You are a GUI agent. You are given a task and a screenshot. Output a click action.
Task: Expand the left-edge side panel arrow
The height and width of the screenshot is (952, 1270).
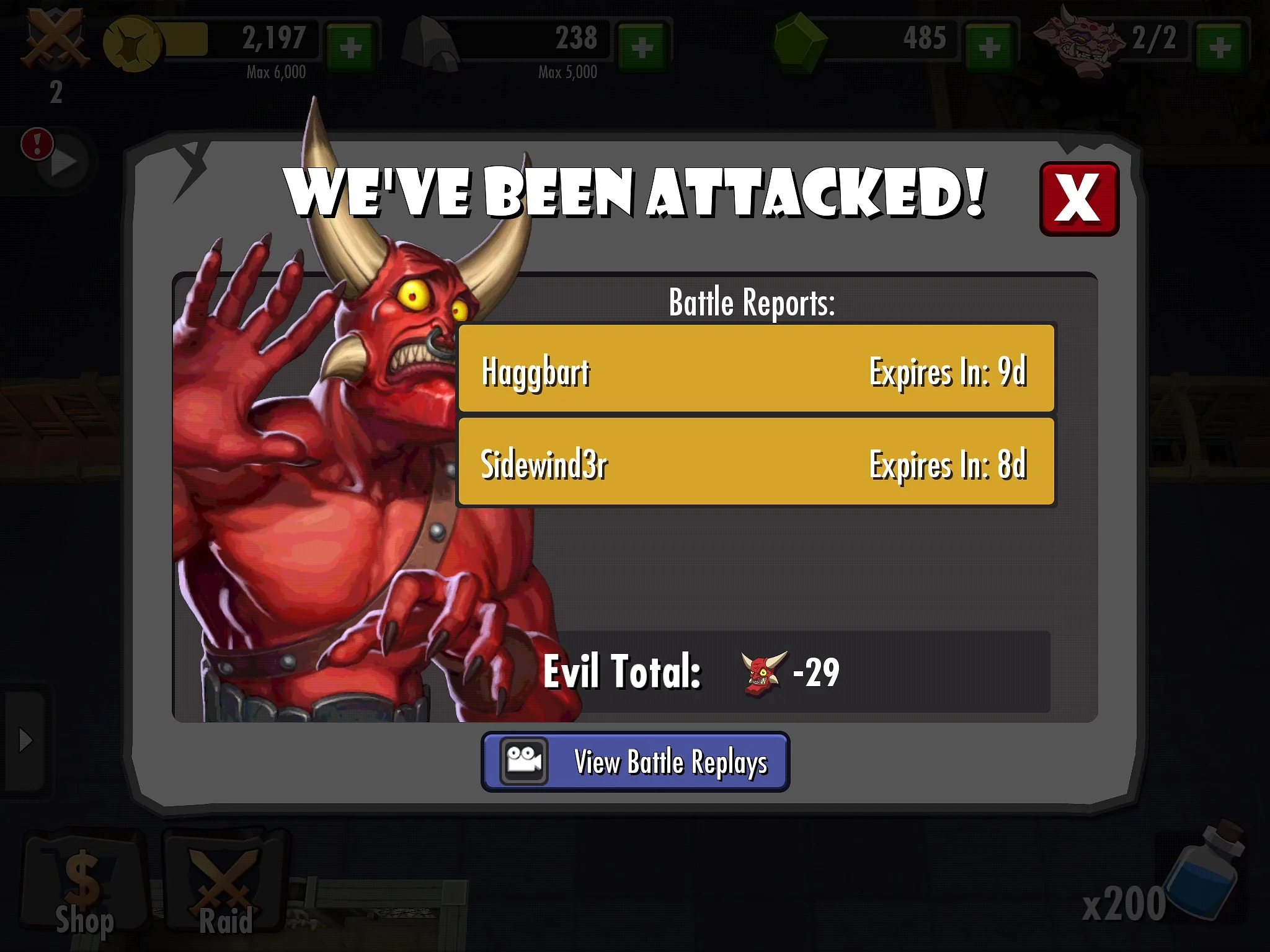click(25, 739)
